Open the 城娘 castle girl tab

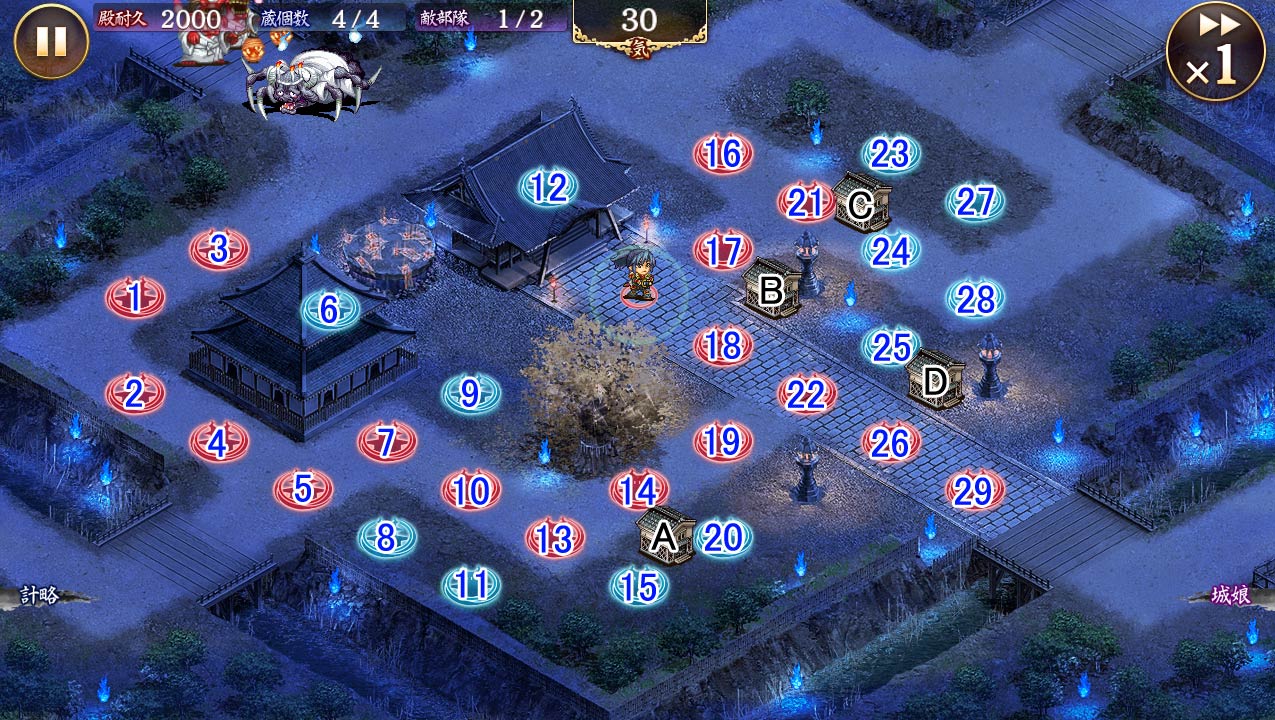tap(1233, 596)
